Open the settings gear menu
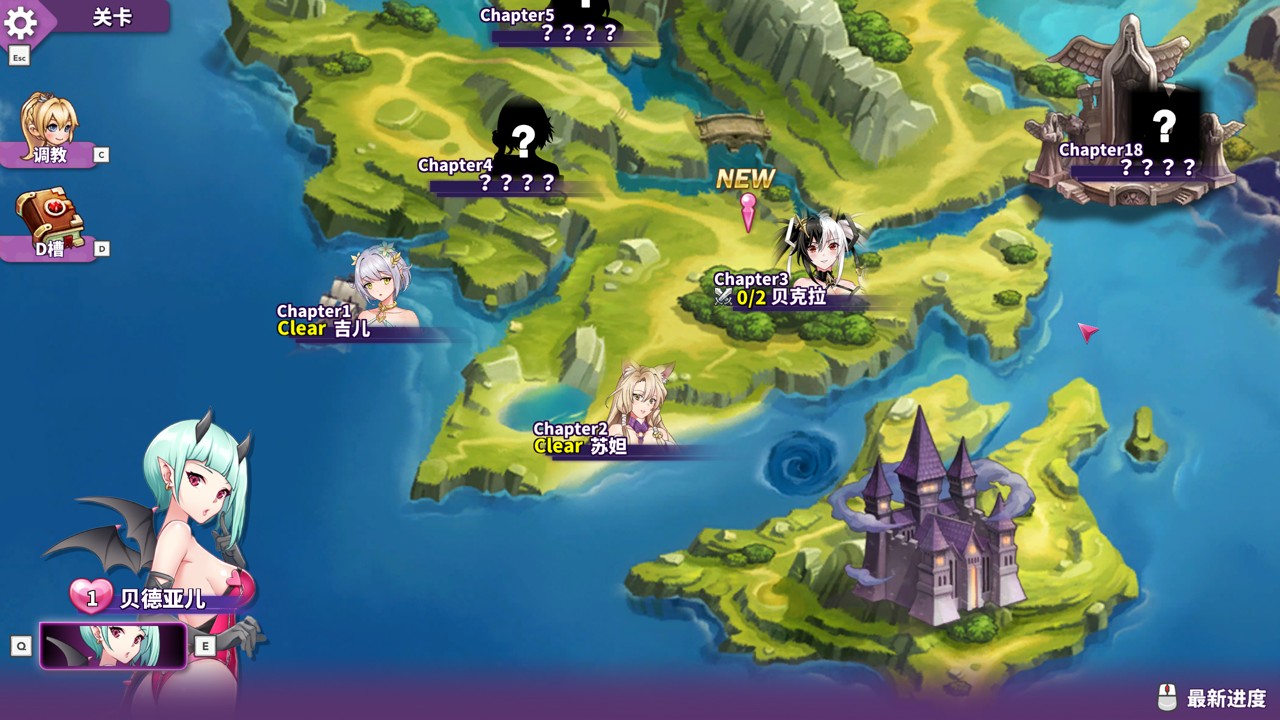The image size is (1280, 720). [x=21, y=22]
